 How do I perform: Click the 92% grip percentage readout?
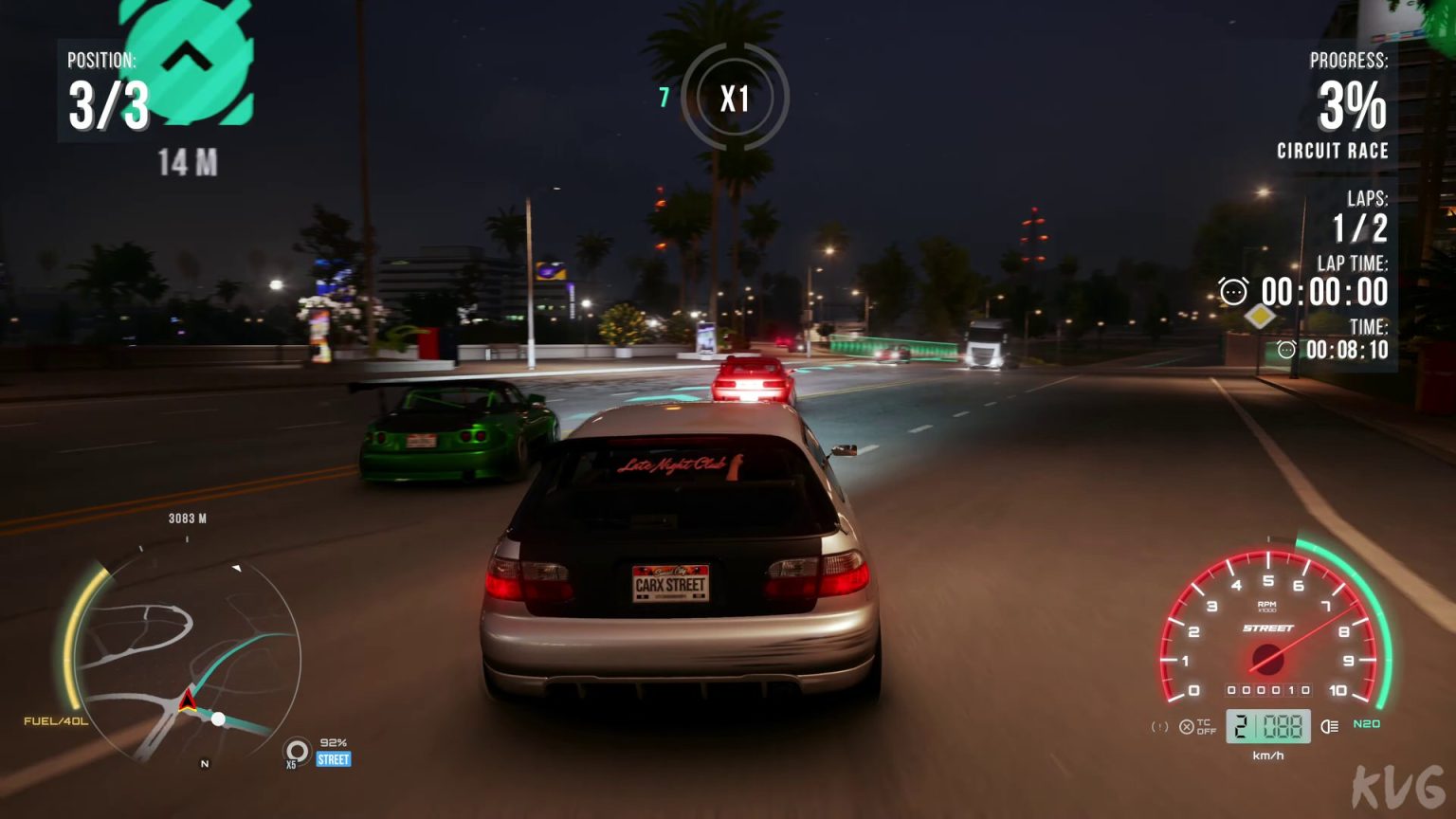(332, 742)
